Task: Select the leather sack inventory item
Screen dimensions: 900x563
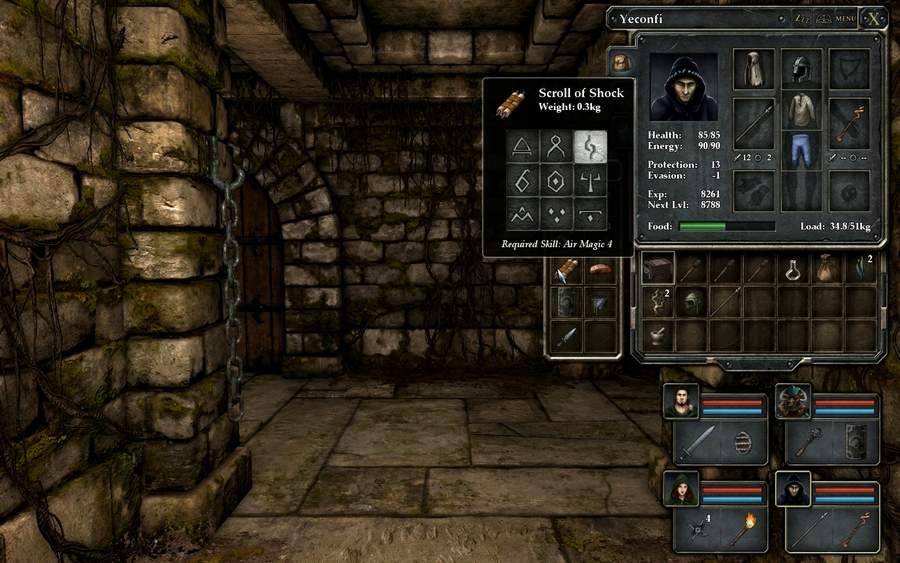Action: click(827, 268)
